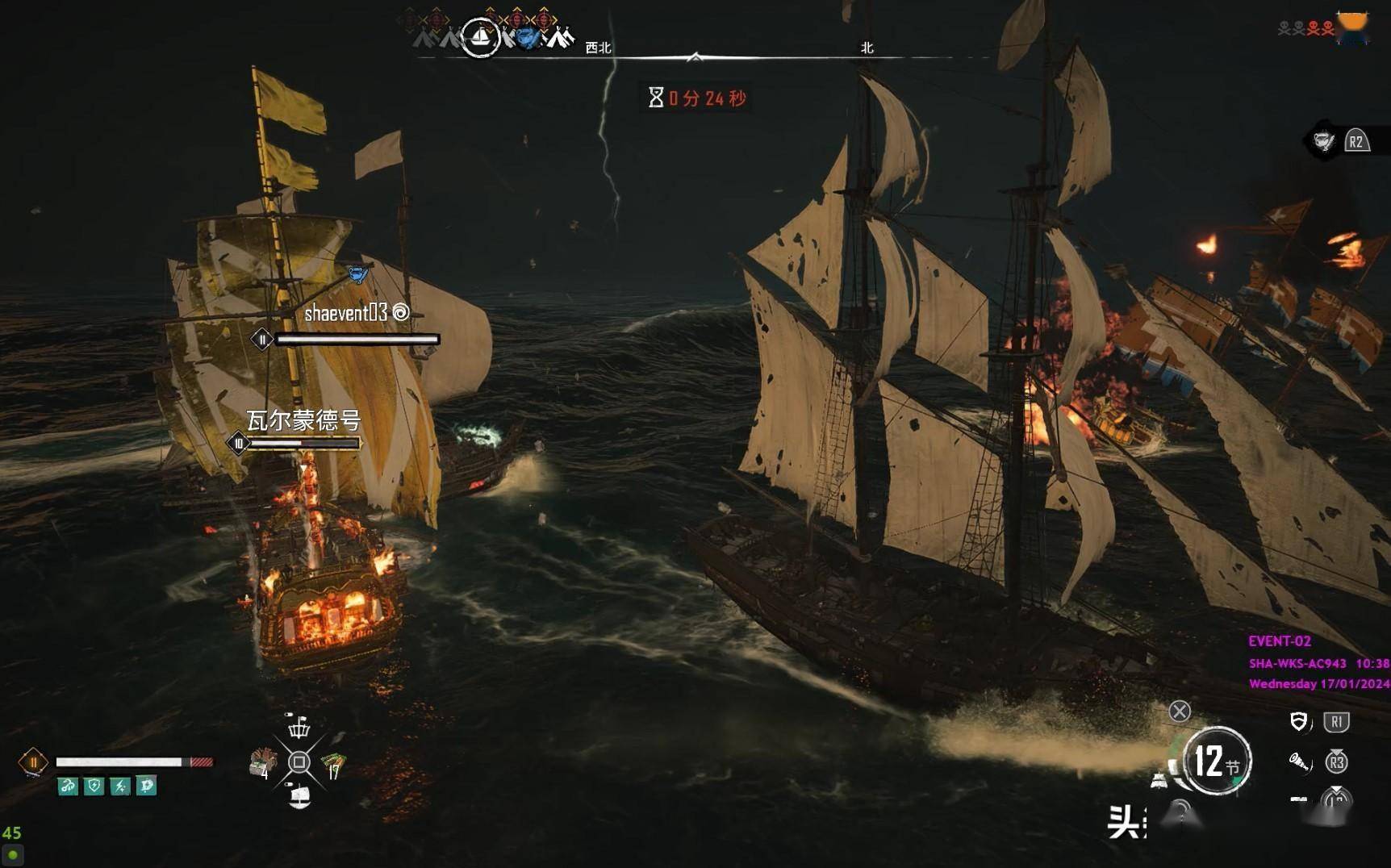Click the teal shield buff icon
1391x868 pixels.
tap(94, 786)
